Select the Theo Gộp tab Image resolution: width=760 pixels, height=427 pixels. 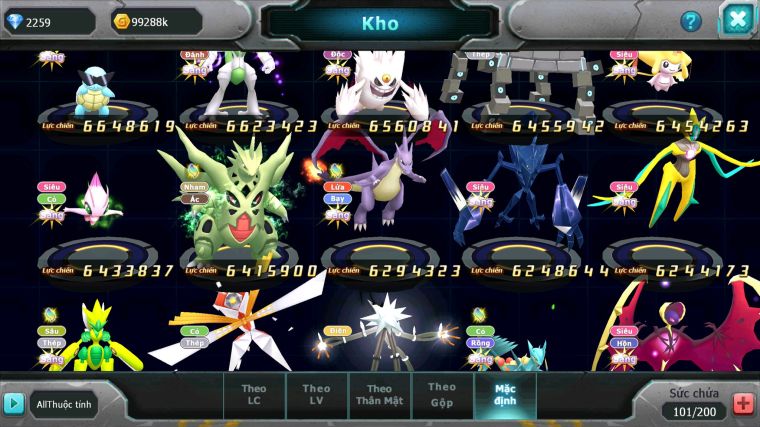[441, 395]
